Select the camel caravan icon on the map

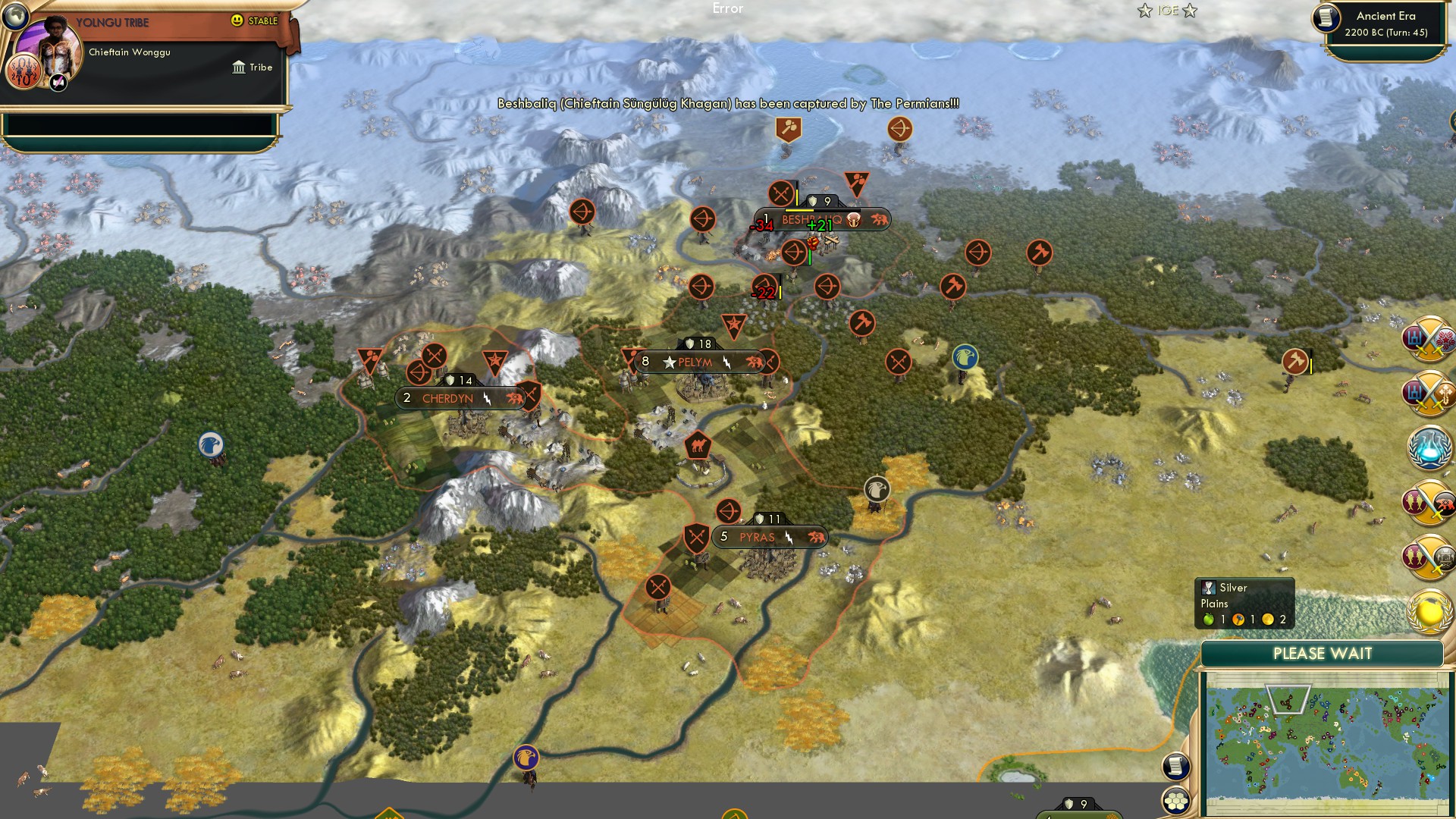tap(698, 446)
